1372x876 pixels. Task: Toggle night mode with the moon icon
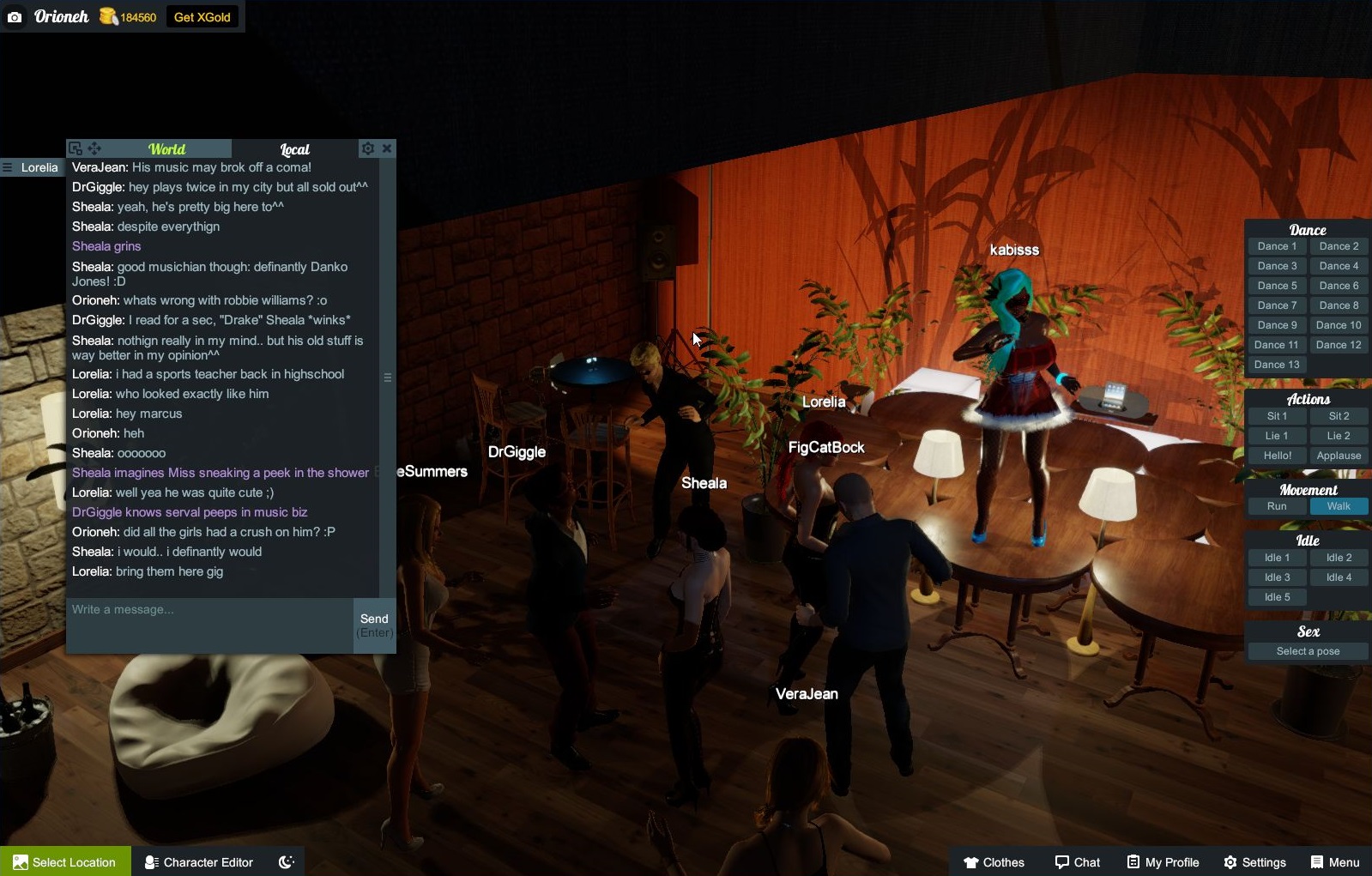[x=286, y=862]
